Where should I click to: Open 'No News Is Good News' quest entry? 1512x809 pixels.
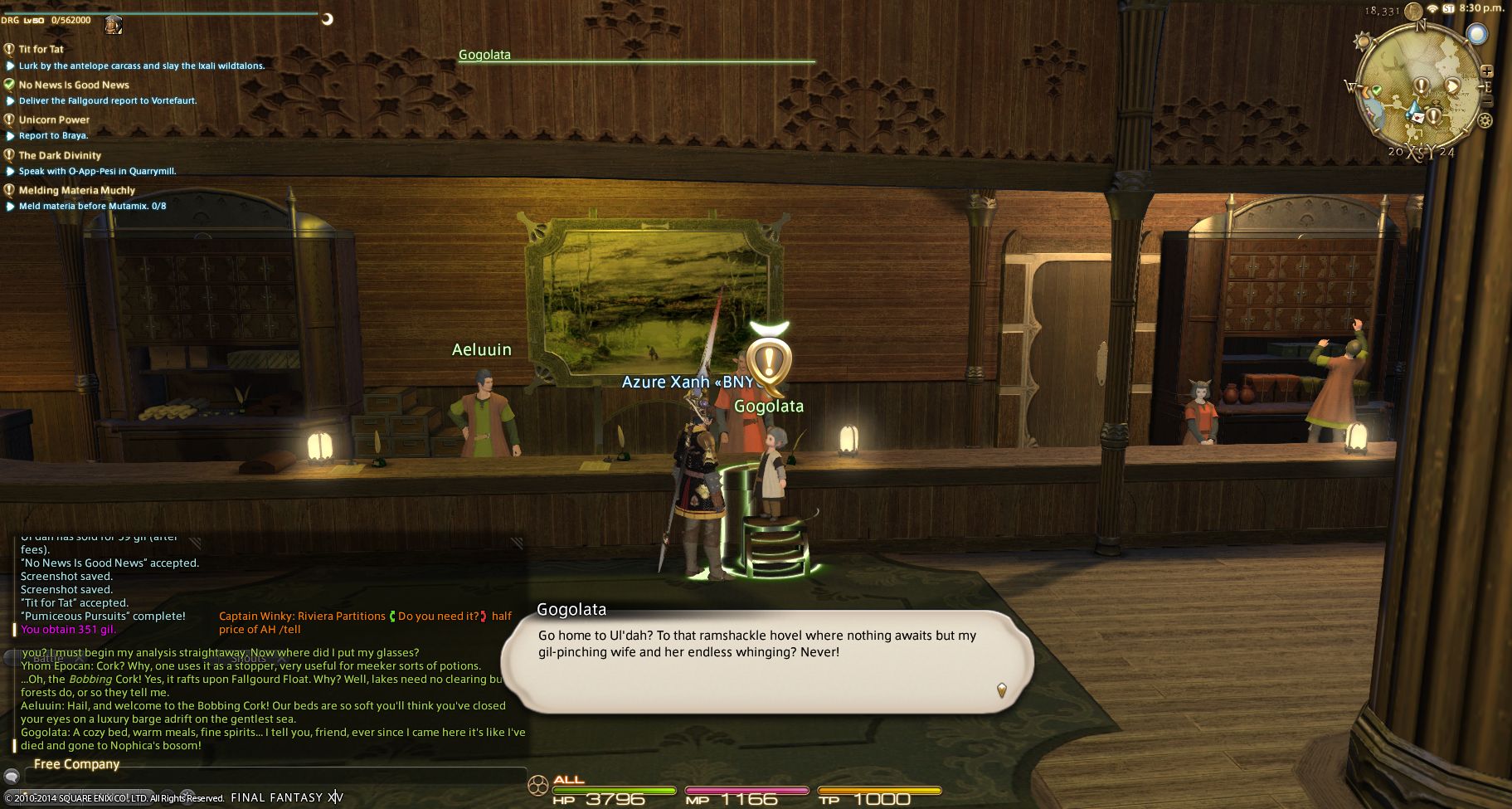(x=74, y=85)
